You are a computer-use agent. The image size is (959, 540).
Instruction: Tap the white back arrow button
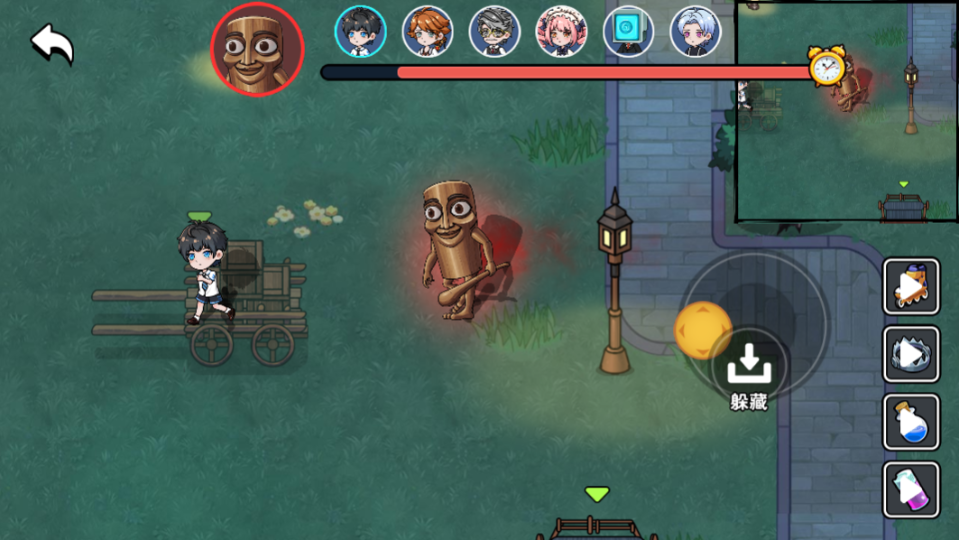pyautogui.click(x=52, y=45)
